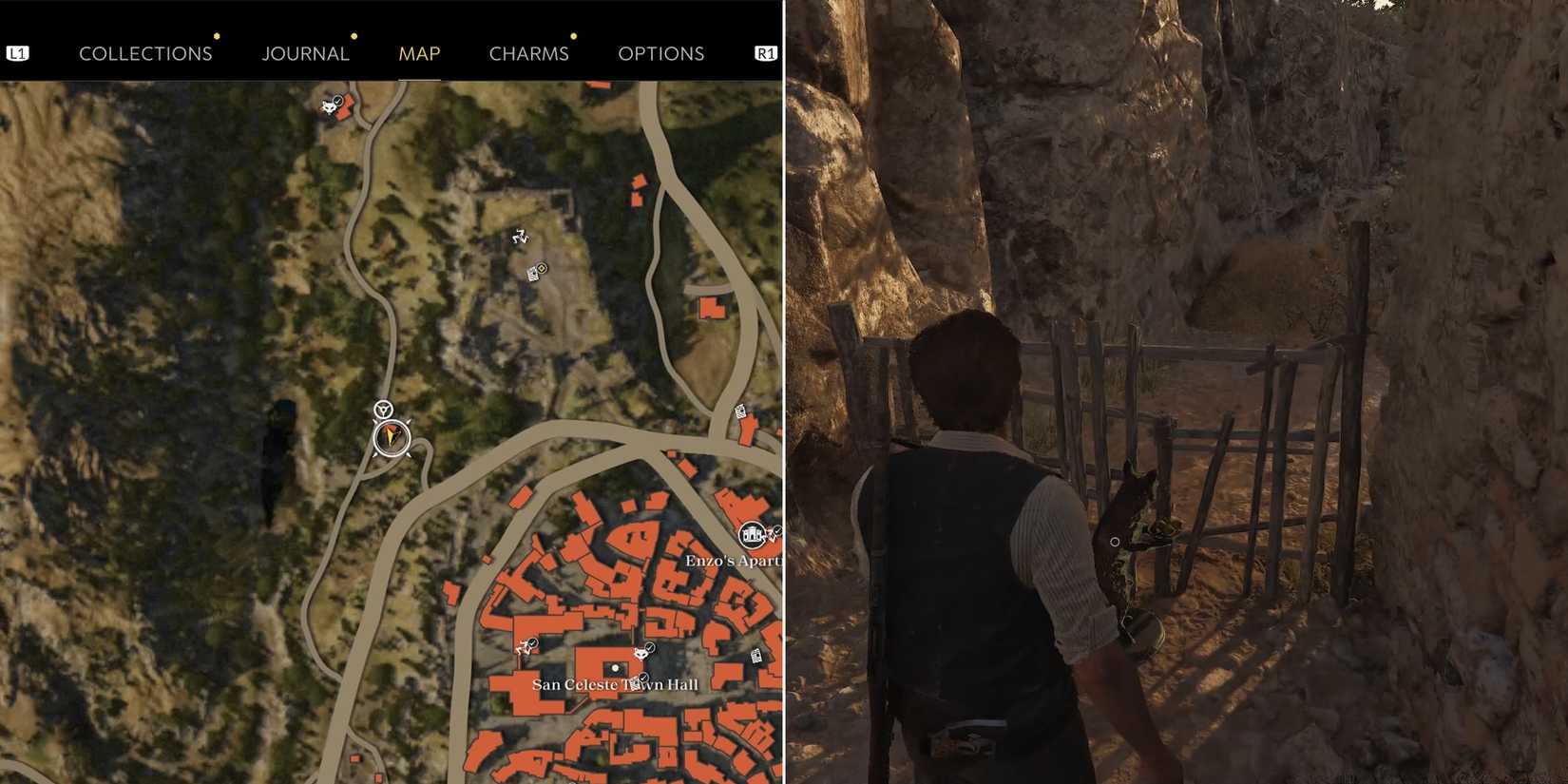This screenshot has height=784, width=1568.
Task: Click the white dot marker inside Town Hall courtyard
Action: pos(615,667)
